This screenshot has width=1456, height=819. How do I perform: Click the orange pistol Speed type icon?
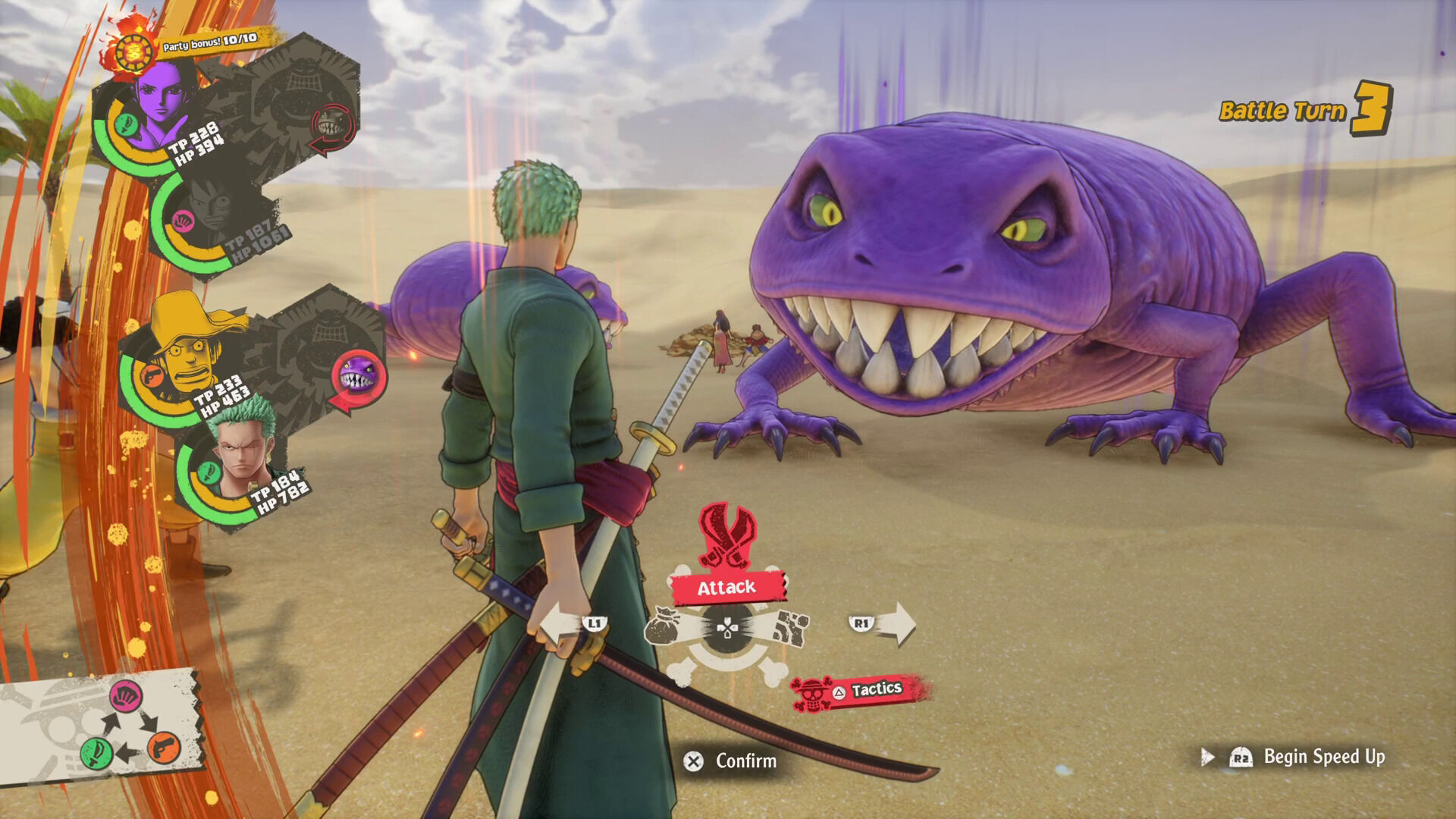click(164, 748)
